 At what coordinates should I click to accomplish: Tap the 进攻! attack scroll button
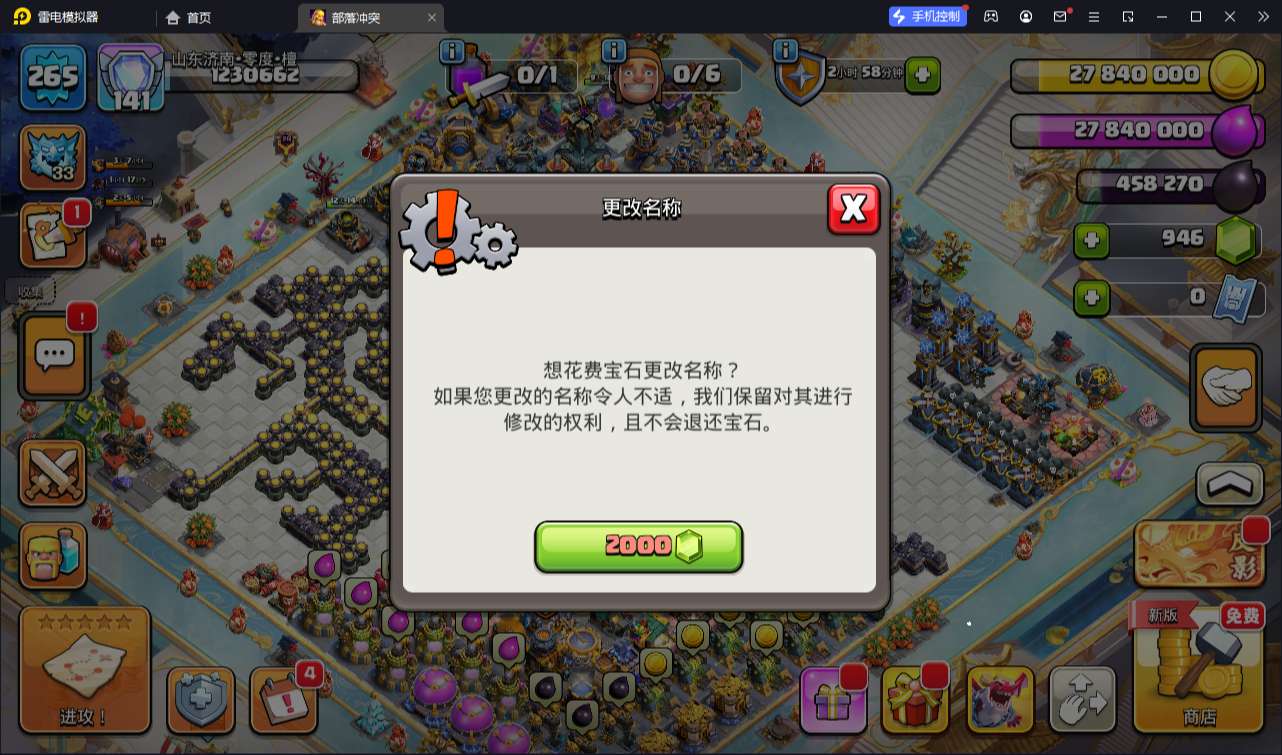coord(85,670)
